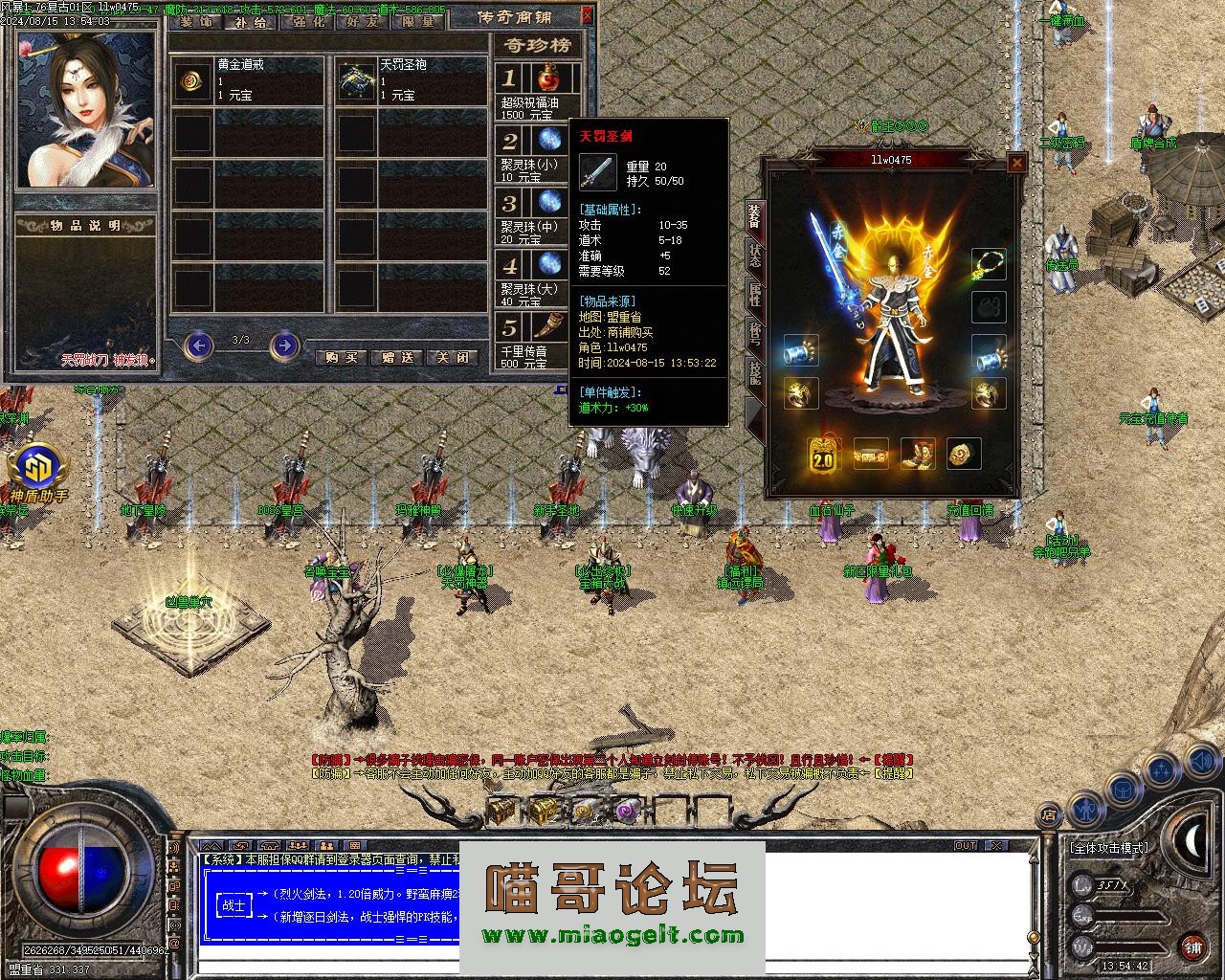
Task: Go to the previous shop page
Action: point(197,345)
